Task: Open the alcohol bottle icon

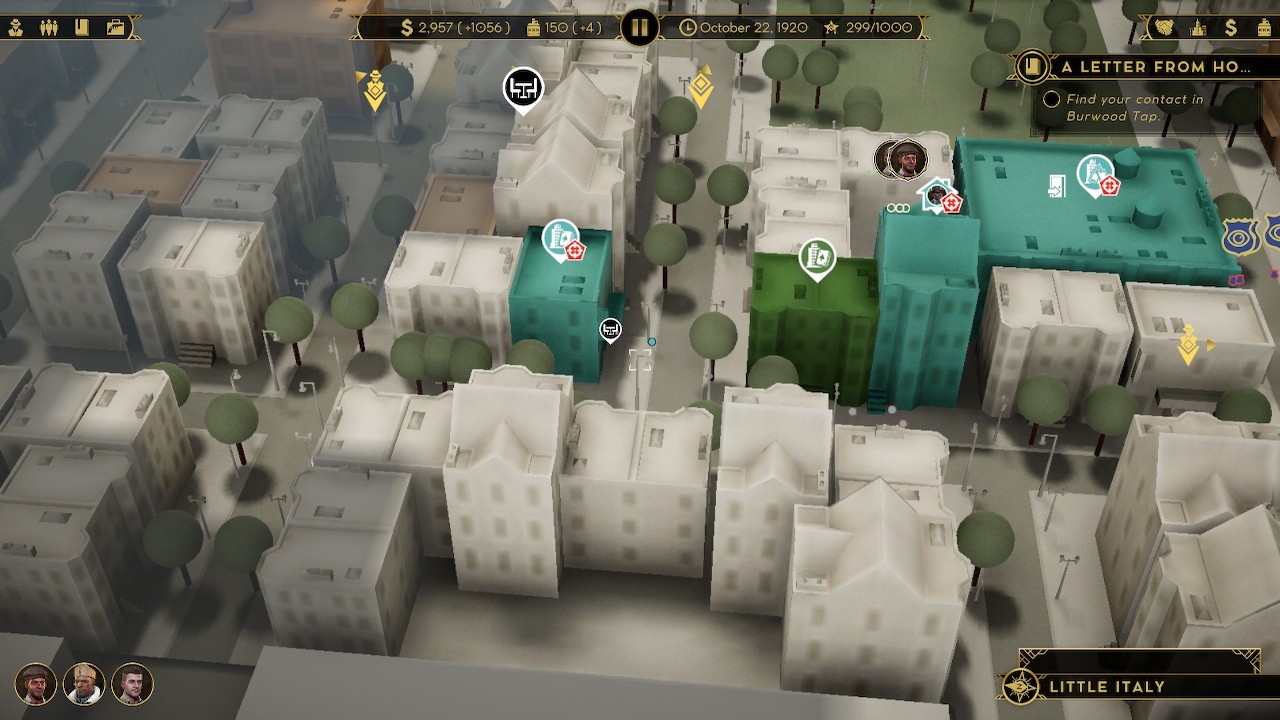Action: [1263, 27]
